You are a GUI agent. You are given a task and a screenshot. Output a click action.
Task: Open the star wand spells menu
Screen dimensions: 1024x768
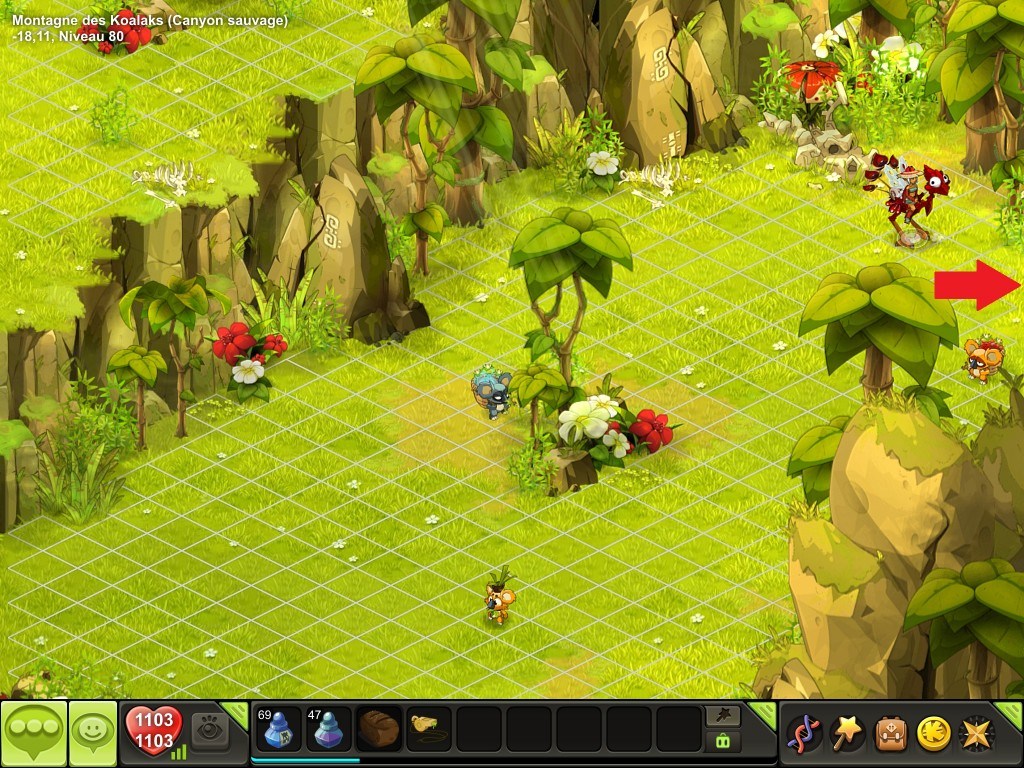(848, 733)
